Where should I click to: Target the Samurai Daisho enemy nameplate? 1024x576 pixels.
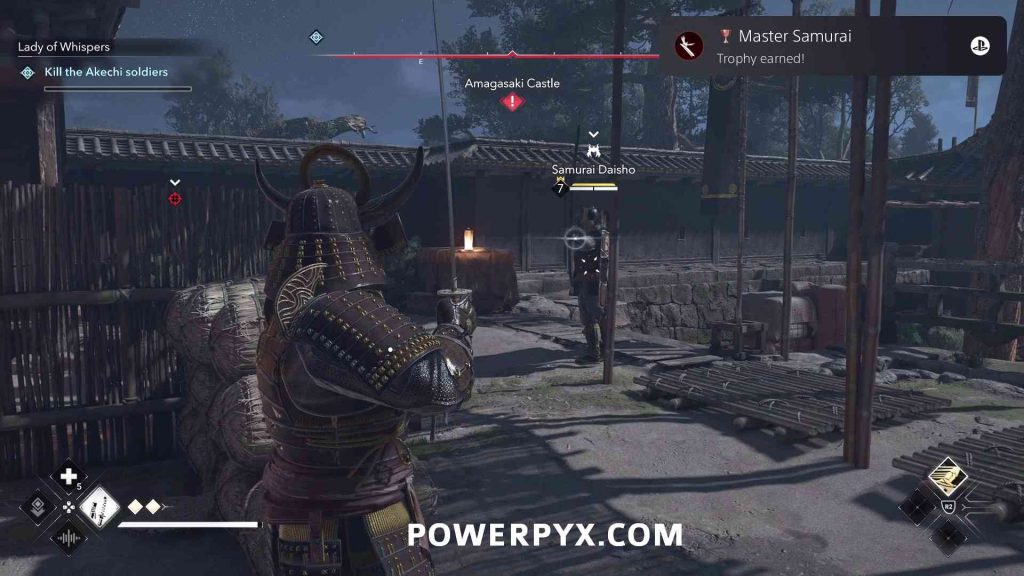pos(595,170)
